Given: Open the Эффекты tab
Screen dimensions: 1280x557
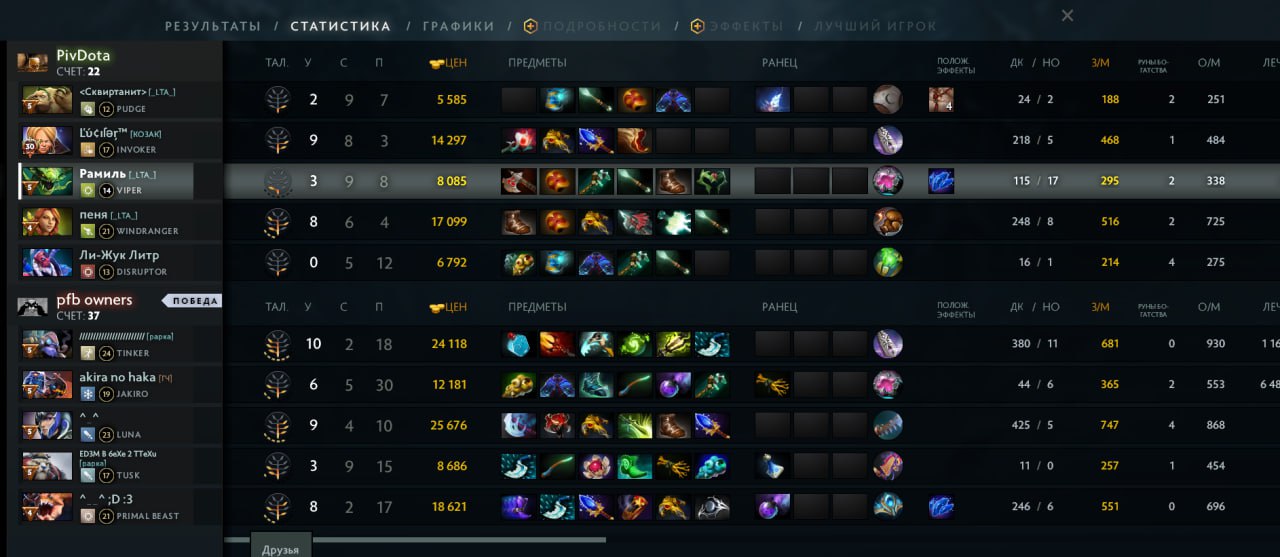Looking at the screenshot, I should [x=746, y=27].
